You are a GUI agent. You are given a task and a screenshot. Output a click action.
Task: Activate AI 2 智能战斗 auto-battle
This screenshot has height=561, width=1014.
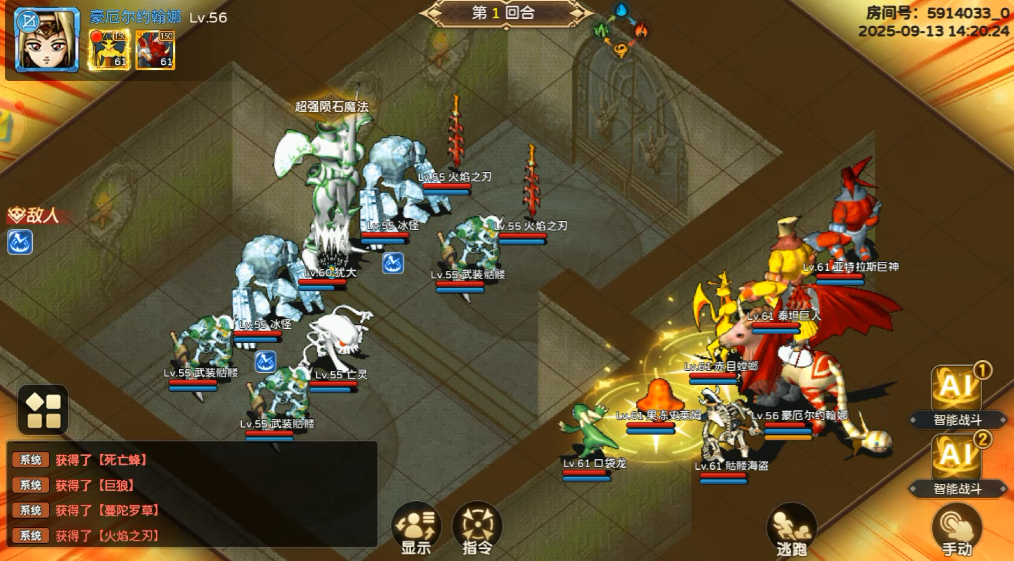pos(956,464)
